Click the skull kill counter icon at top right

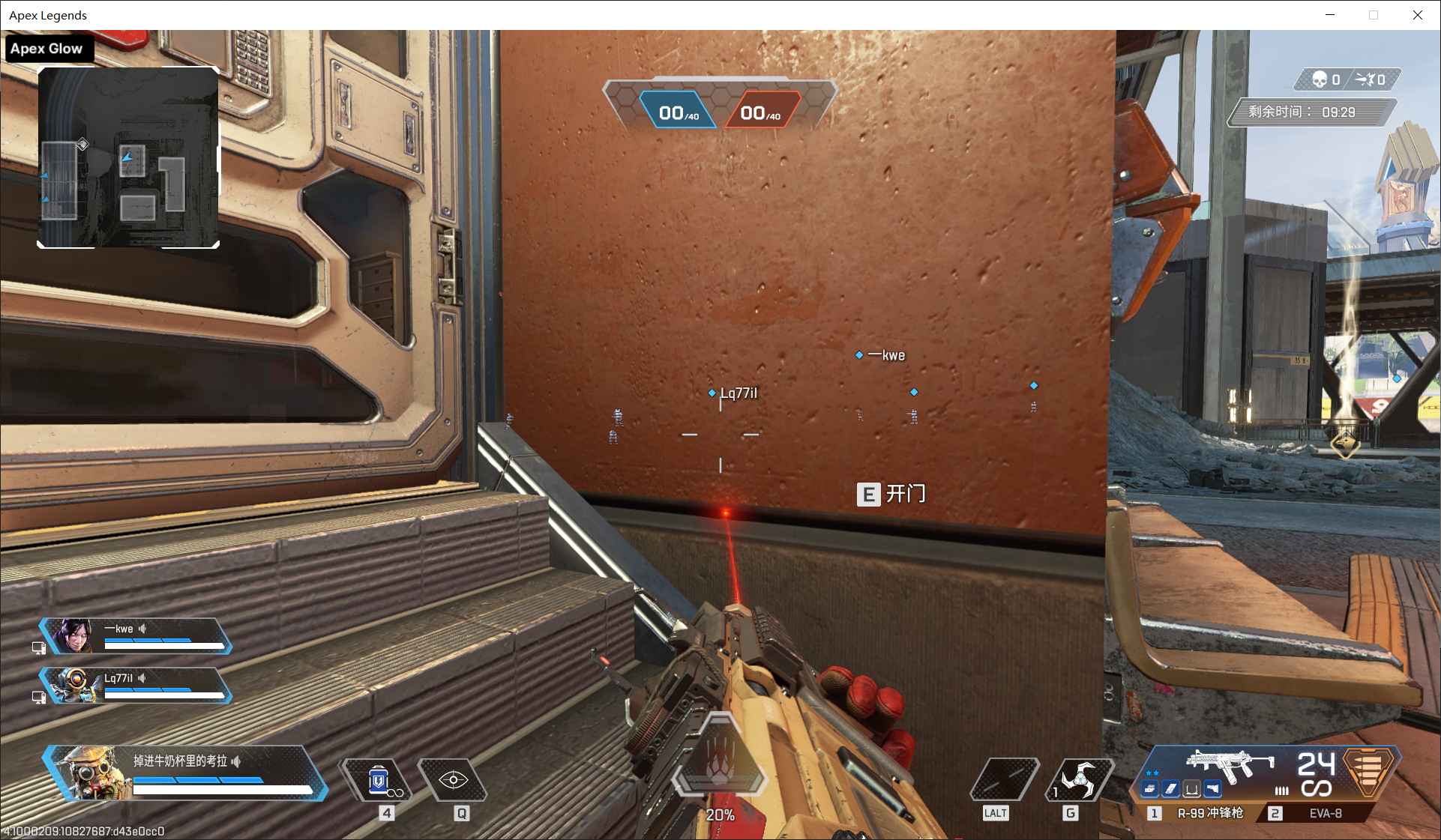click(x=1319, y=79)
